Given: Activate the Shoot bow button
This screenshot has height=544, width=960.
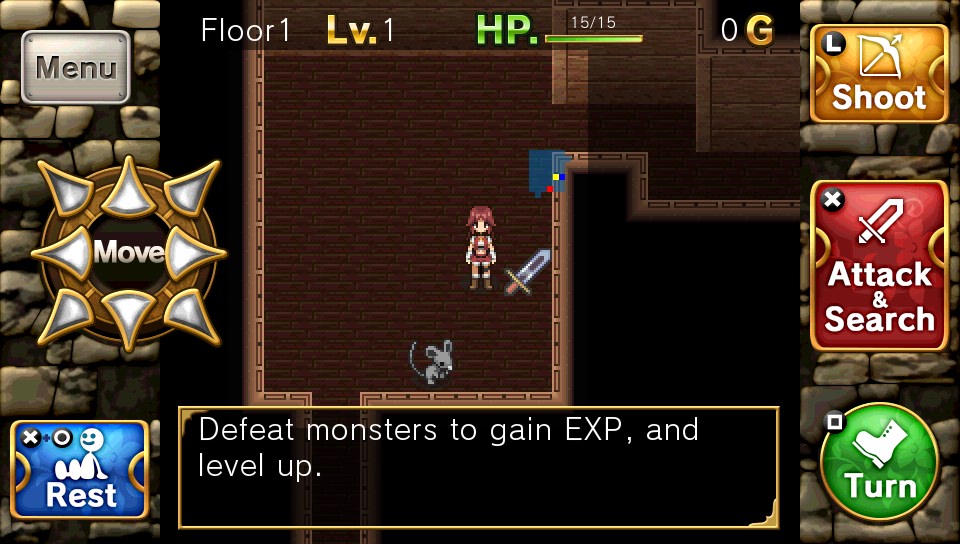Looking at the screenshot, I should point(879,74).
